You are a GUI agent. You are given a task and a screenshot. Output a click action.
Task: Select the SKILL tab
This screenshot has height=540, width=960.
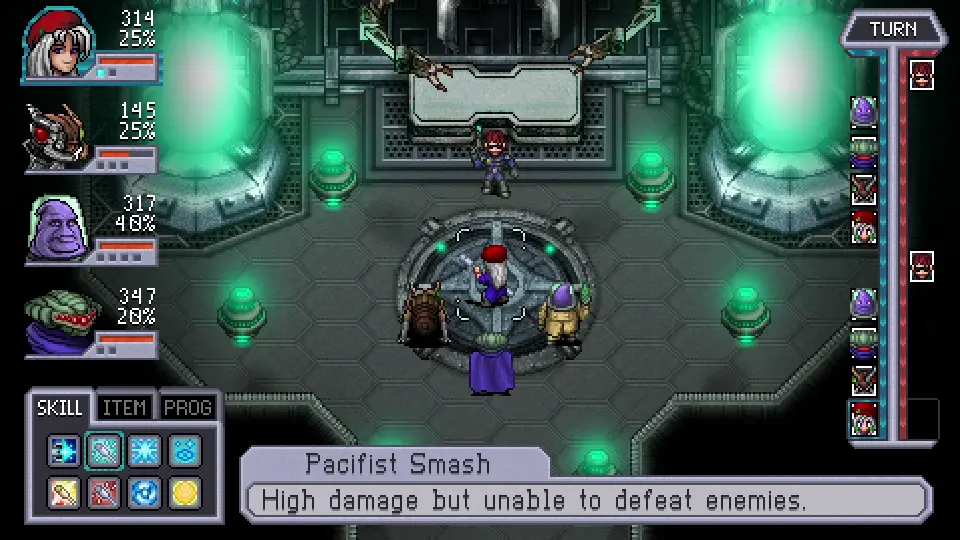[x=61, y=407]
